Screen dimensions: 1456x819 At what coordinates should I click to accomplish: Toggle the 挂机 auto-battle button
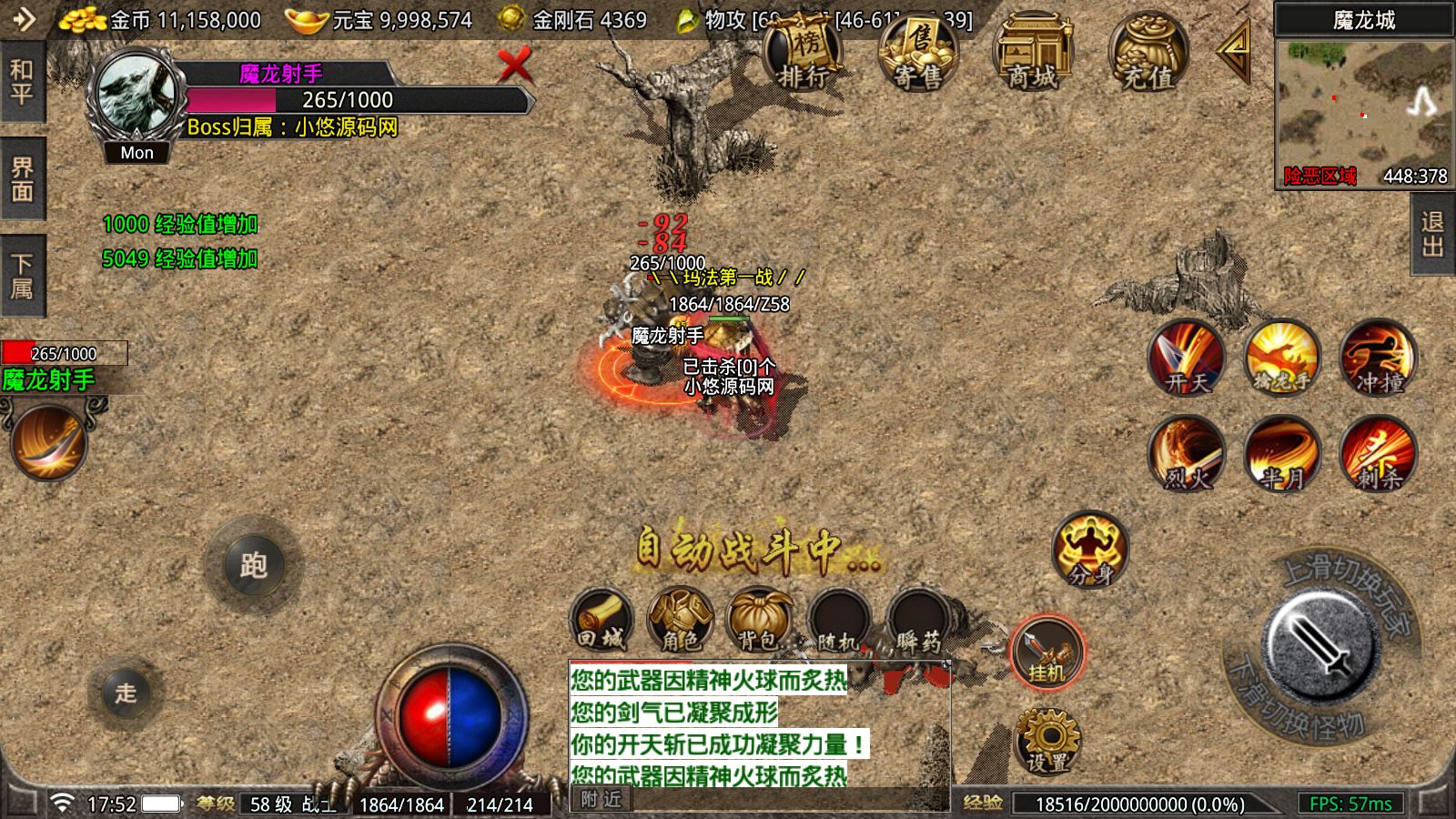(1046, 652)
